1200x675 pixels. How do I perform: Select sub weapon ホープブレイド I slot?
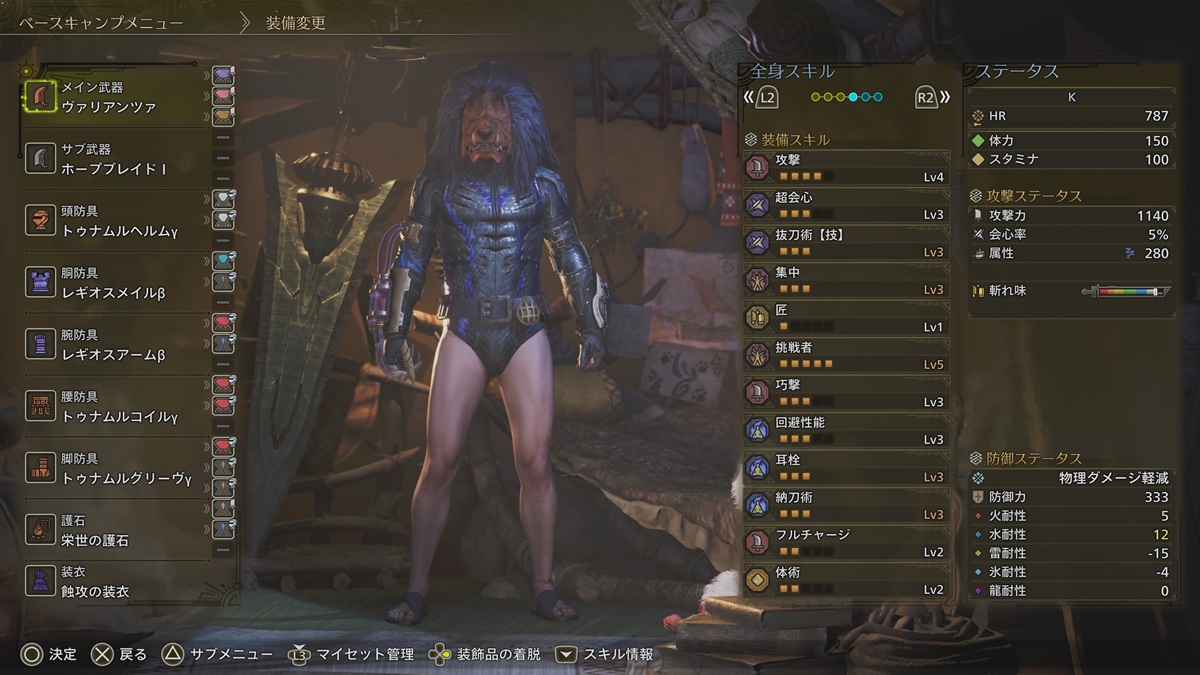115,159
